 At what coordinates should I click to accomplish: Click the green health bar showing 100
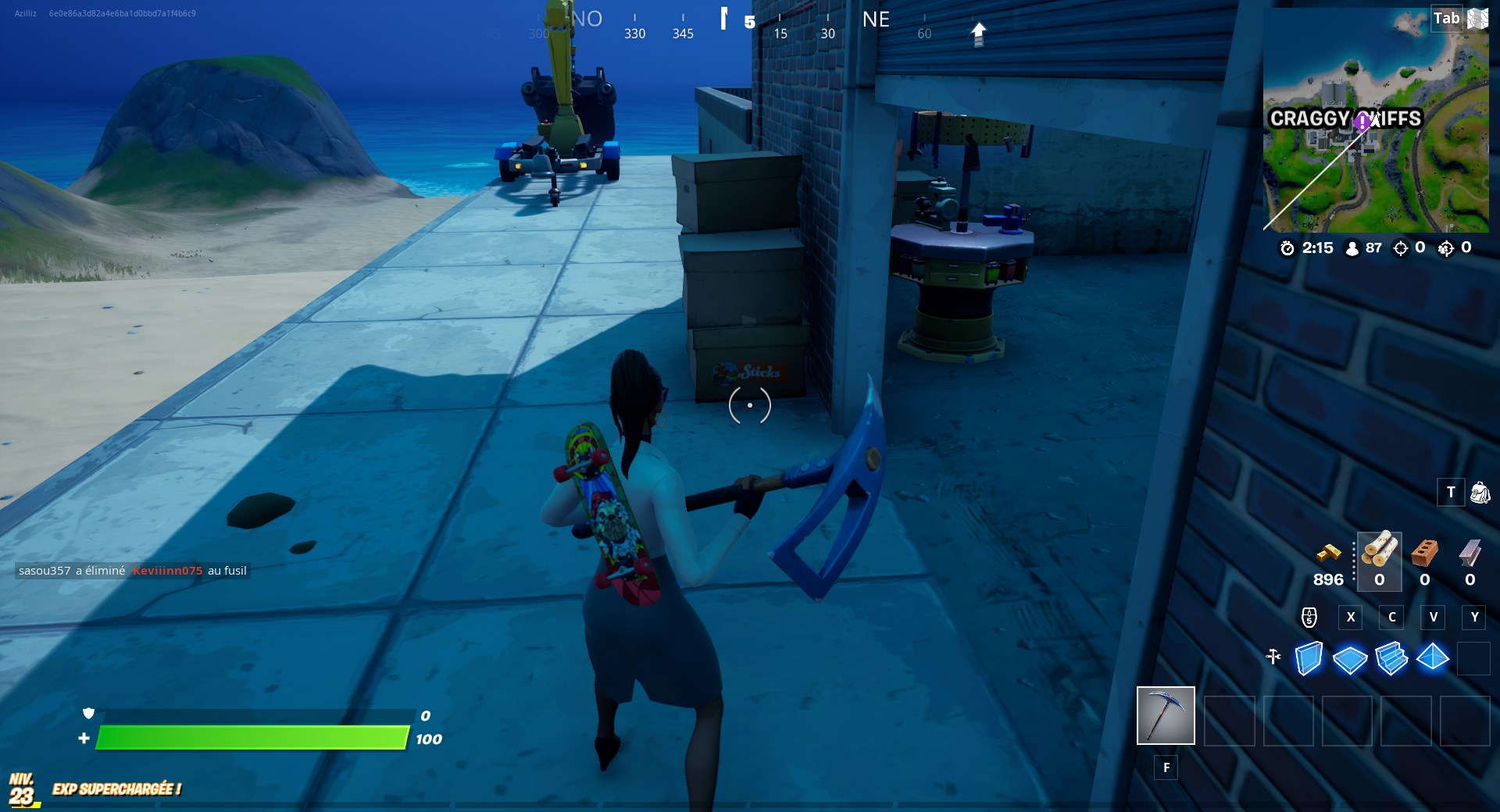(x=250, y=738)
